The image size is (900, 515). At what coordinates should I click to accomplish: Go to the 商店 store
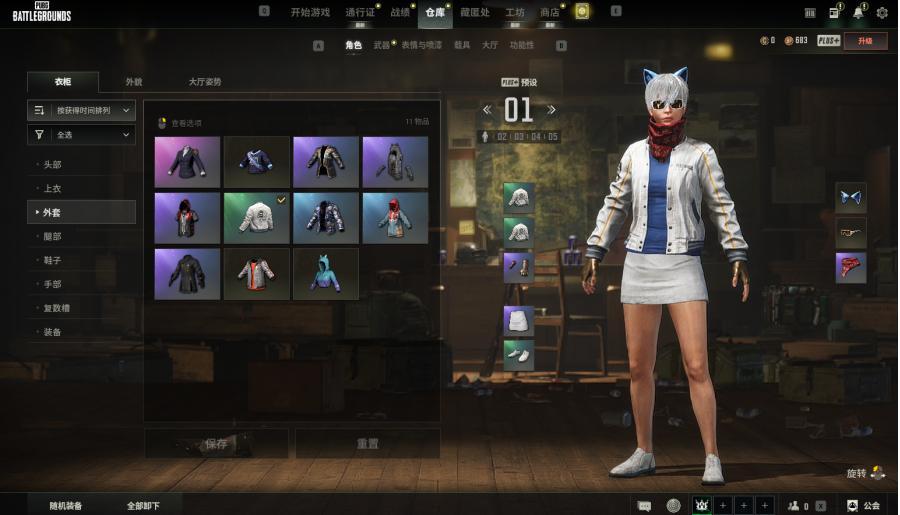tap(549, 12)
